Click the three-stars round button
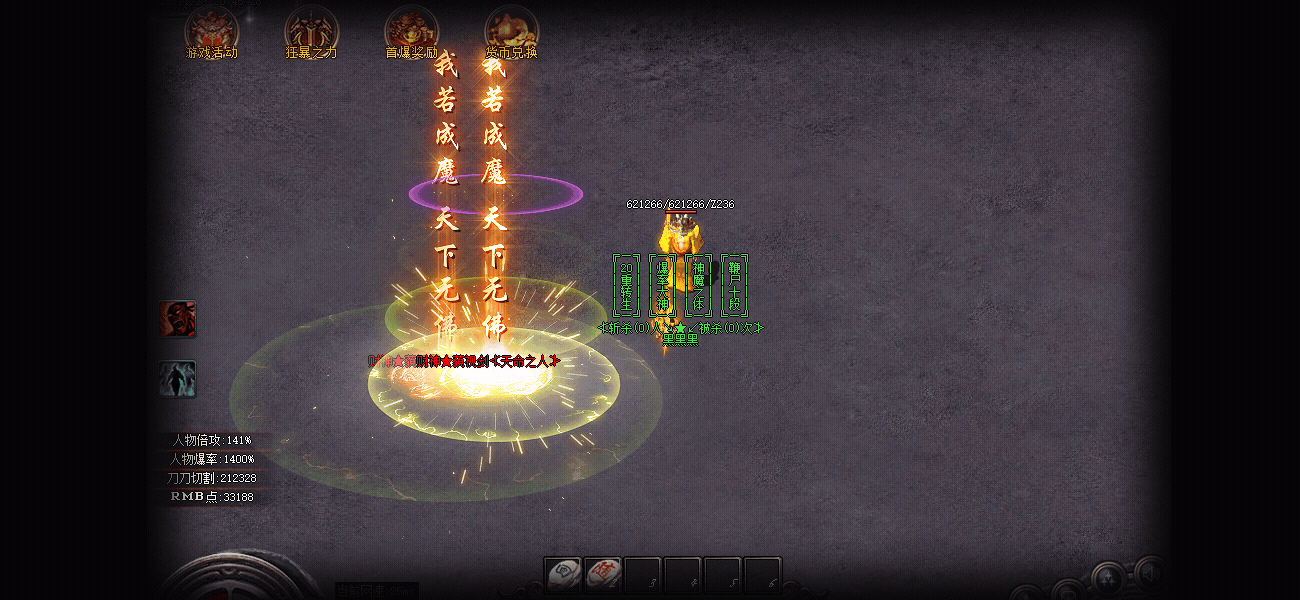This screenshot has height=600, width=1300. click(x=1108, y=578)
